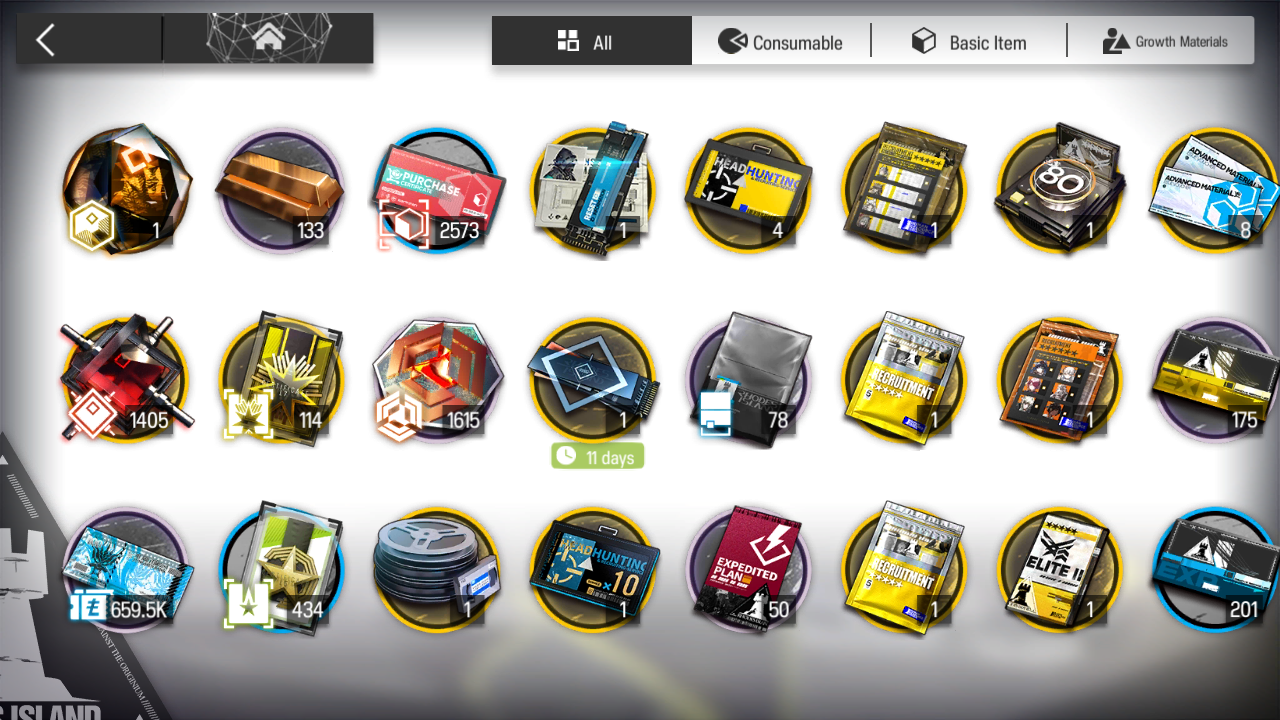This screenshot has height=720, width=1280.
Task: Select the Elite II voucher item
Action: [1061, 570]
